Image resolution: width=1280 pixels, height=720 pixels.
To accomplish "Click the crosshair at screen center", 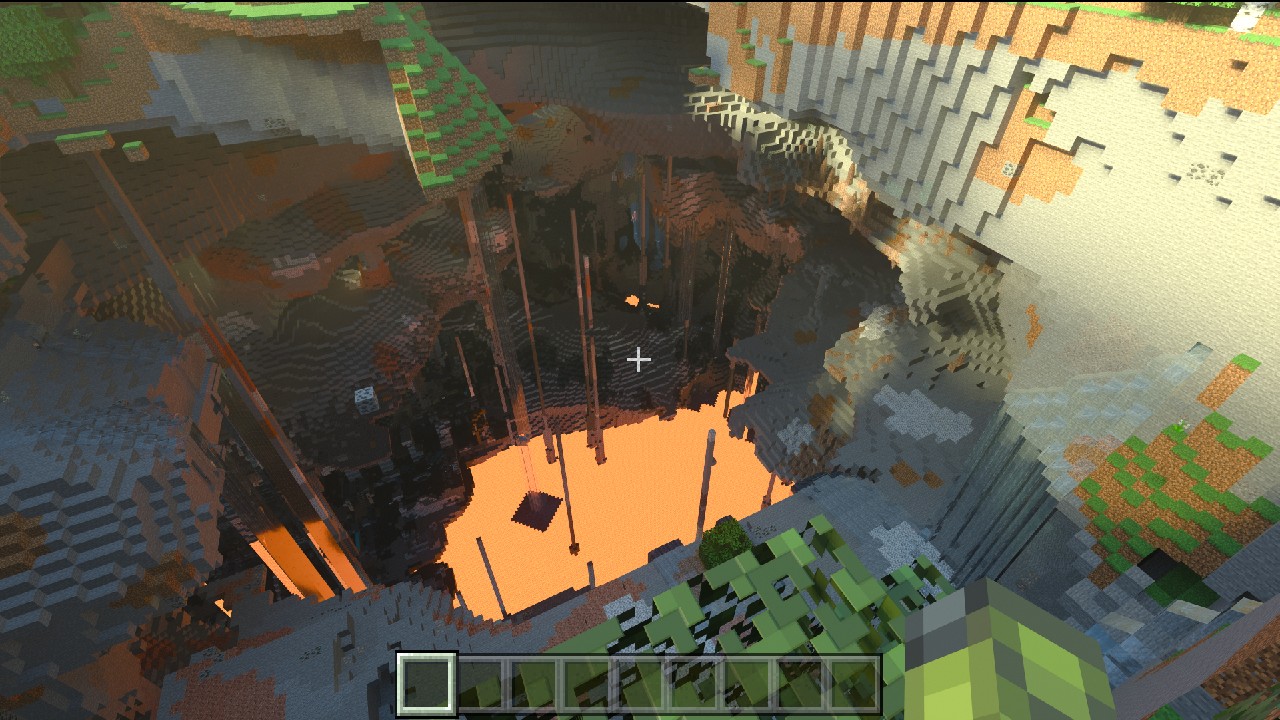I will pyautogui.click(x=639, y=358).
